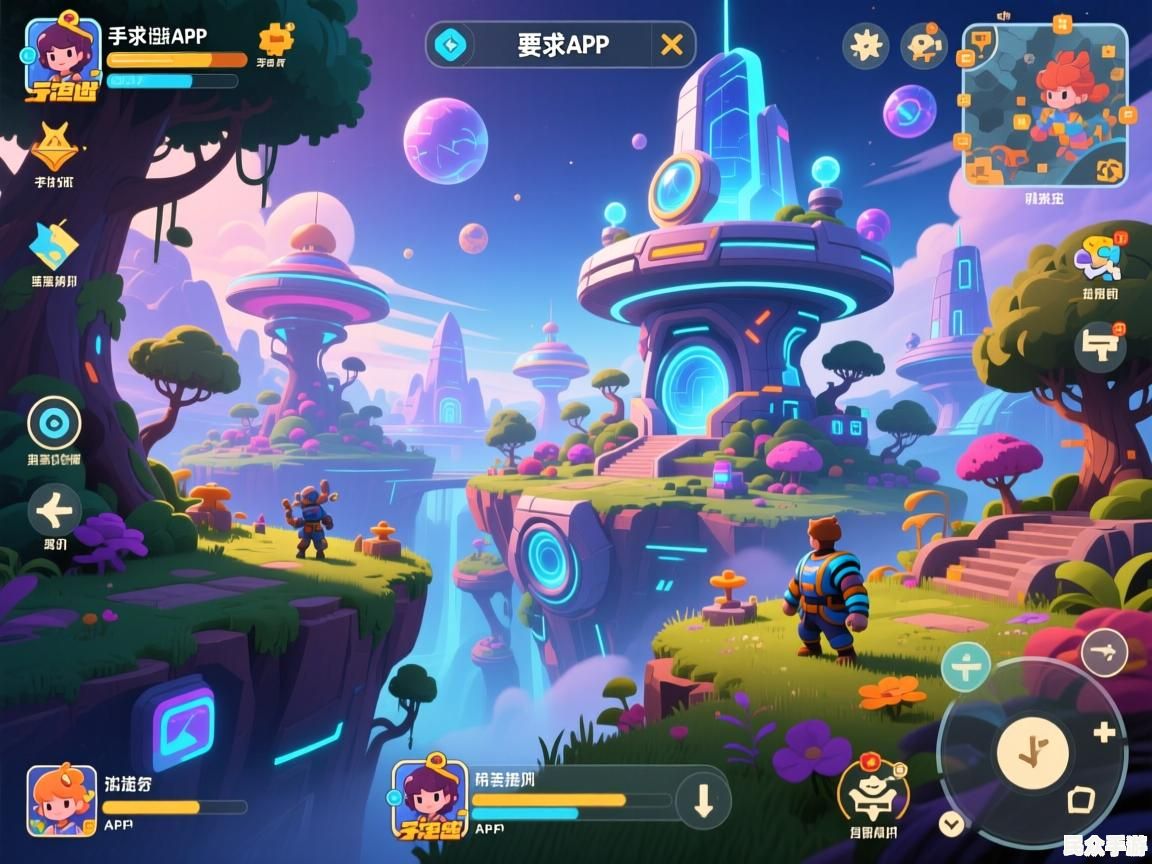Select the blue and yellow tag icon
This screenshot has width=1152, height=864.
(52, 245)
